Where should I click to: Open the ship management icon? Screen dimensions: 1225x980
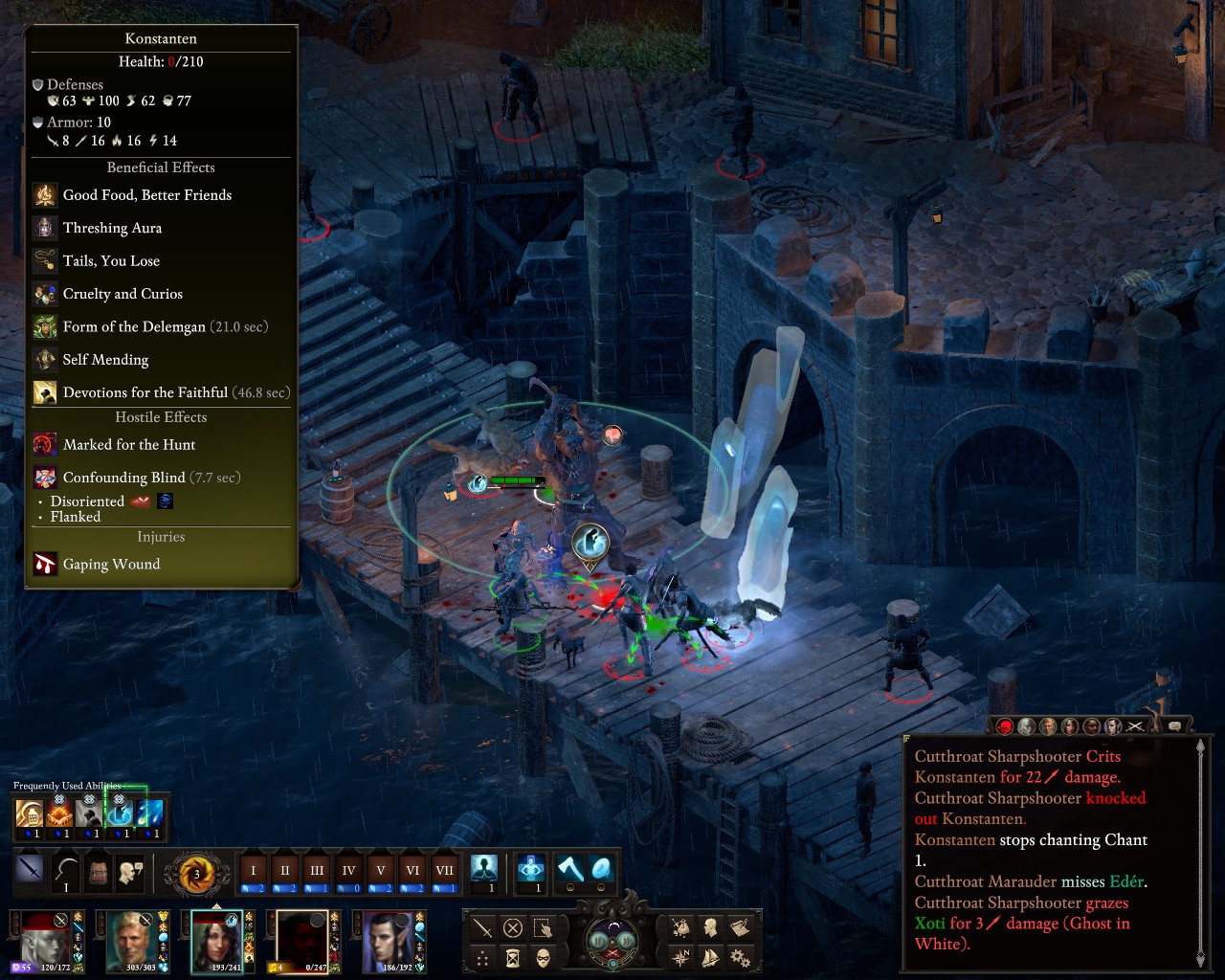(x=710, y=956)
